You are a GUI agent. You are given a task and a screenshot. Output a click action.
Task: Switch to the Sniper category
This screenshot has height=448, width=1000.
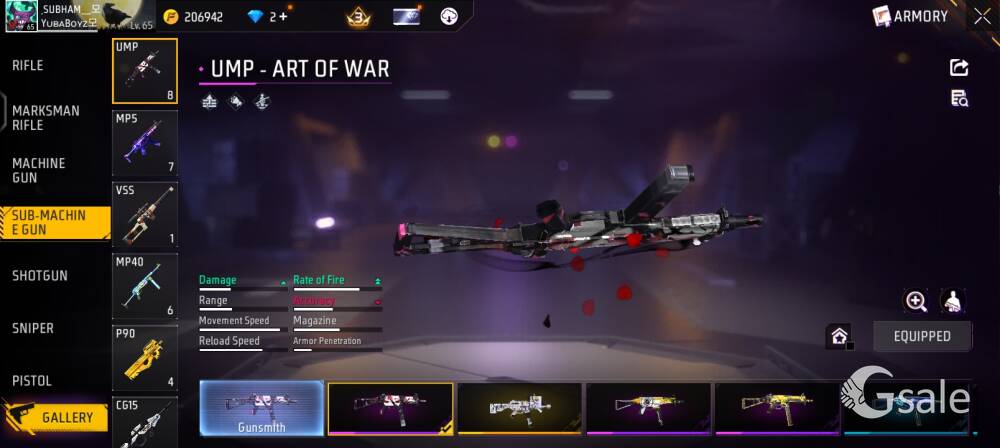click(x=33, y=328)
